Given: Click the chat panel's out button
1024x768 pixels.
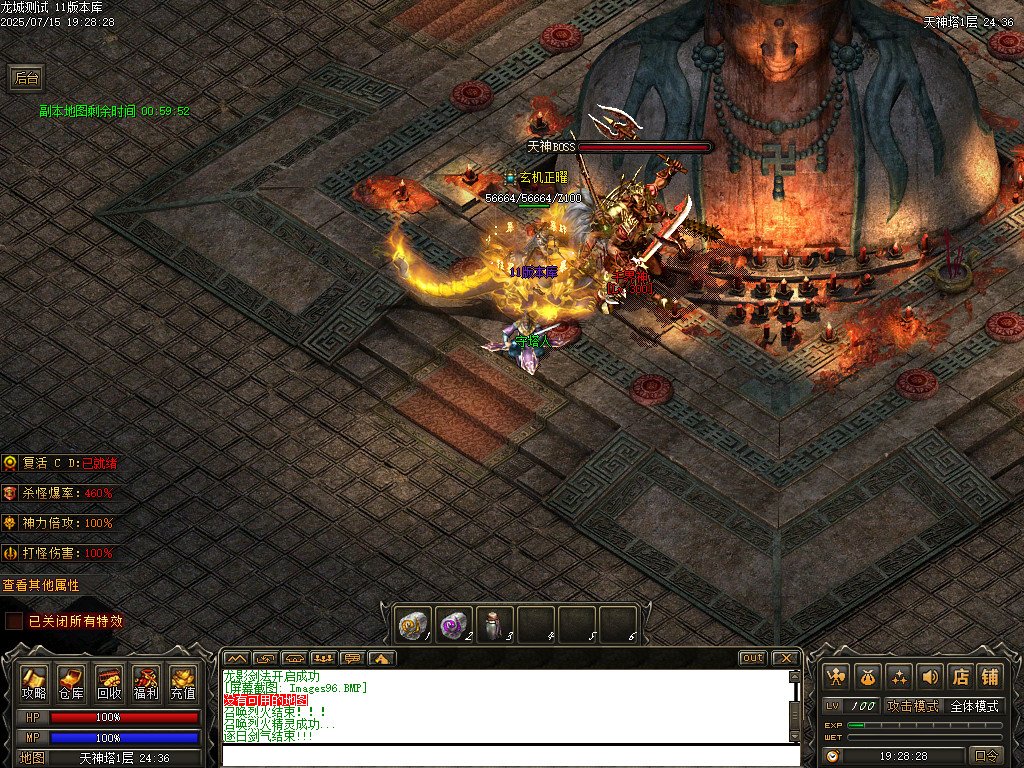Looking at the screenshot, I should click(x=752, y=658).
